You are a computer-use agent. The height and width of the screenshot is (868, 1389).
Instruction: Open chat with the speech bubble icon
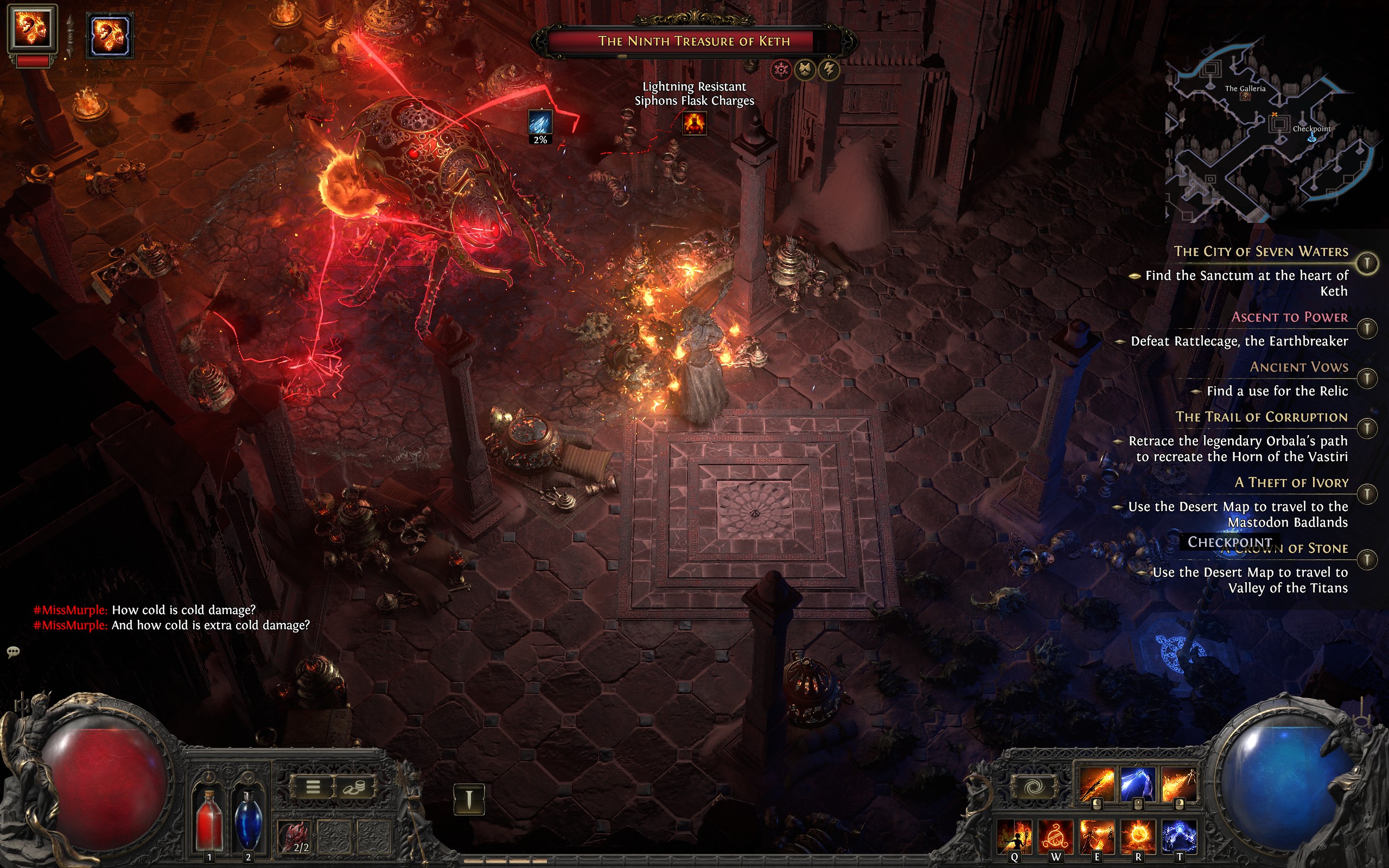12,652
